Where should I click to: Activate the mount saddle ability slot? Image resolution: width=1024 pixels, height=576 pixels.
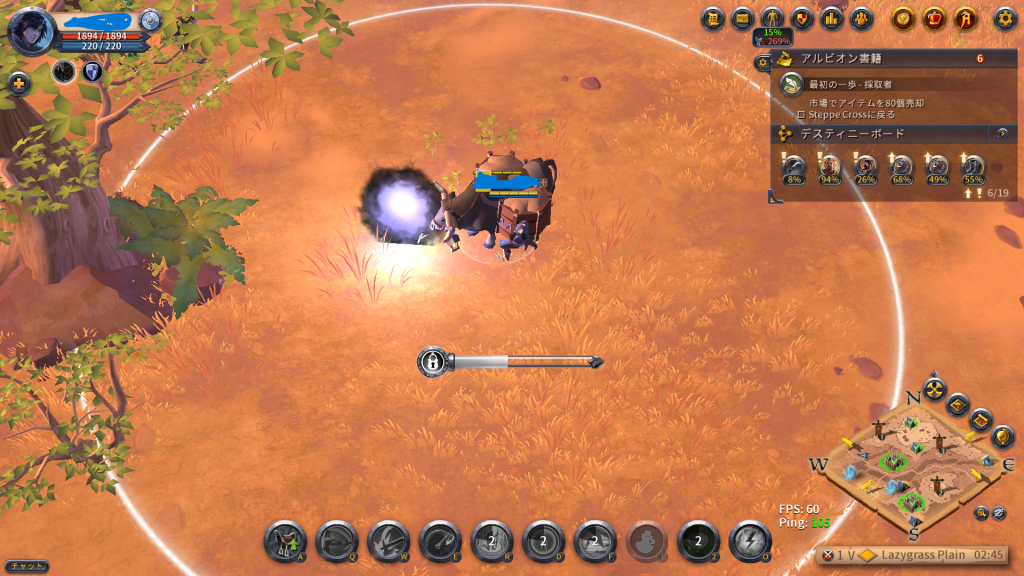285,542
